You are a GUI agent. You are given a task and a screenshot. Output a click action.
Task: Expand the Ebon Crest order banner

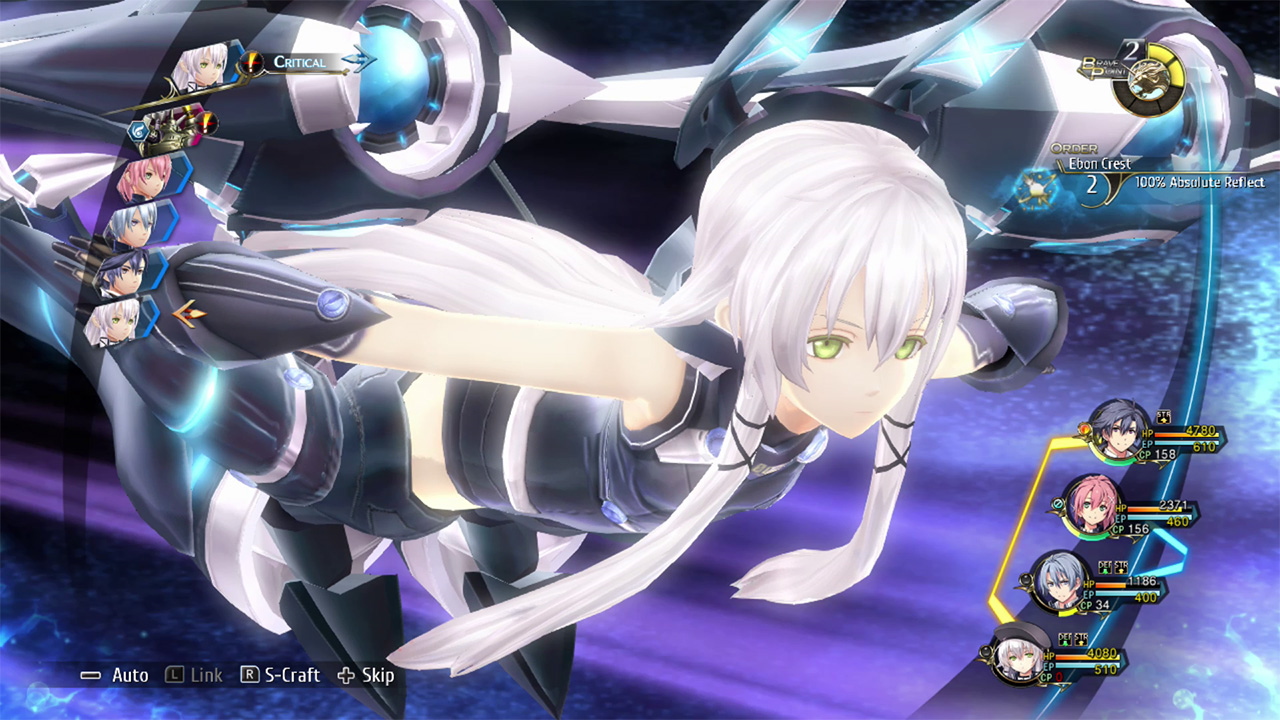(x=1101, y=163)
